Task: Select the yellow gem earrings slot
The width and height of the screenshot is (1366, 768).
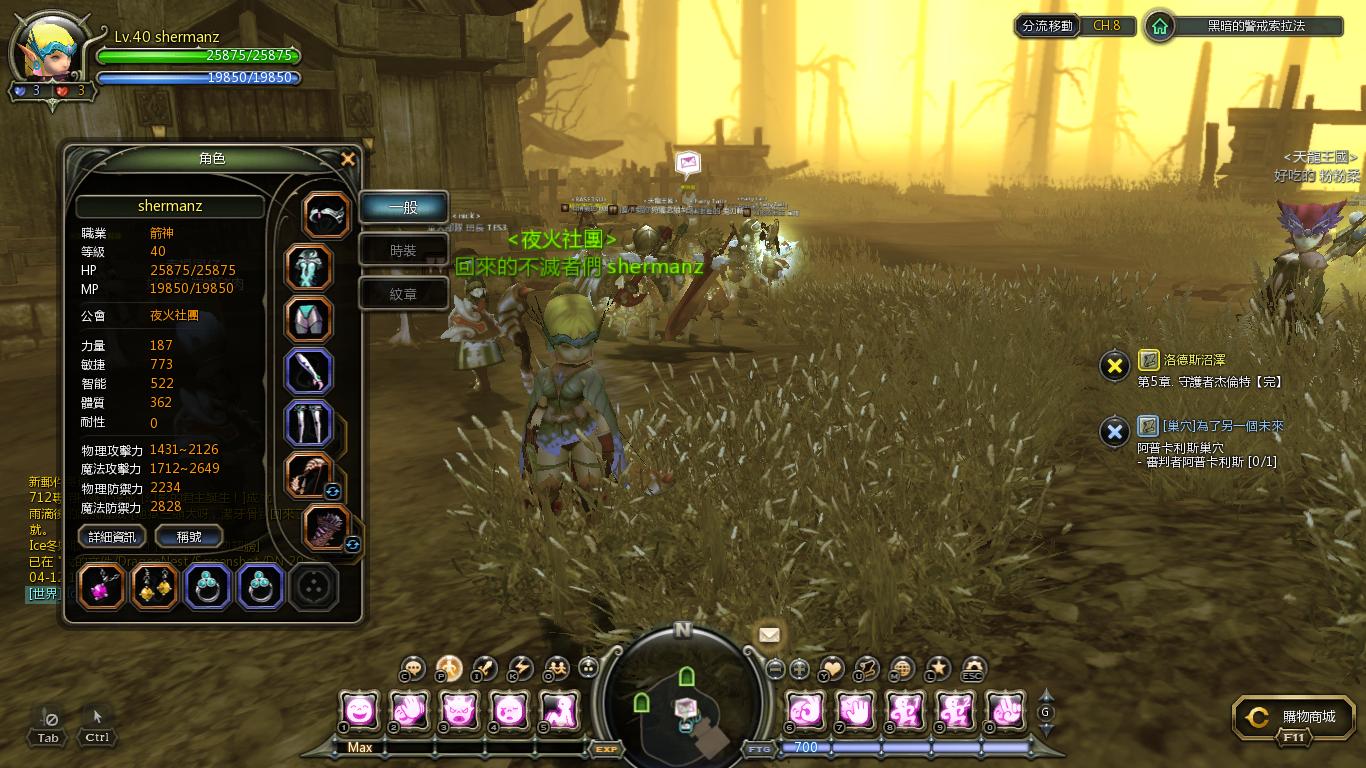Action: [x=155, y=587]
